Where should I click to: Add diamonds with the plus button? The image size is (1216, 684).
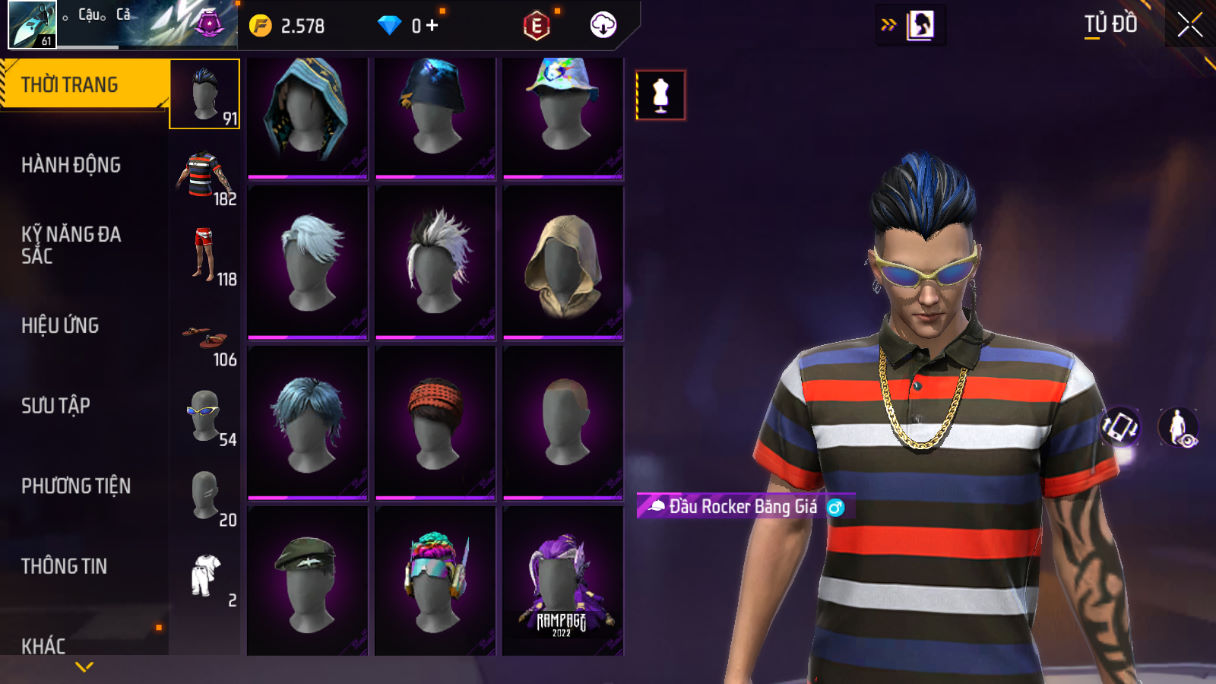432,26
